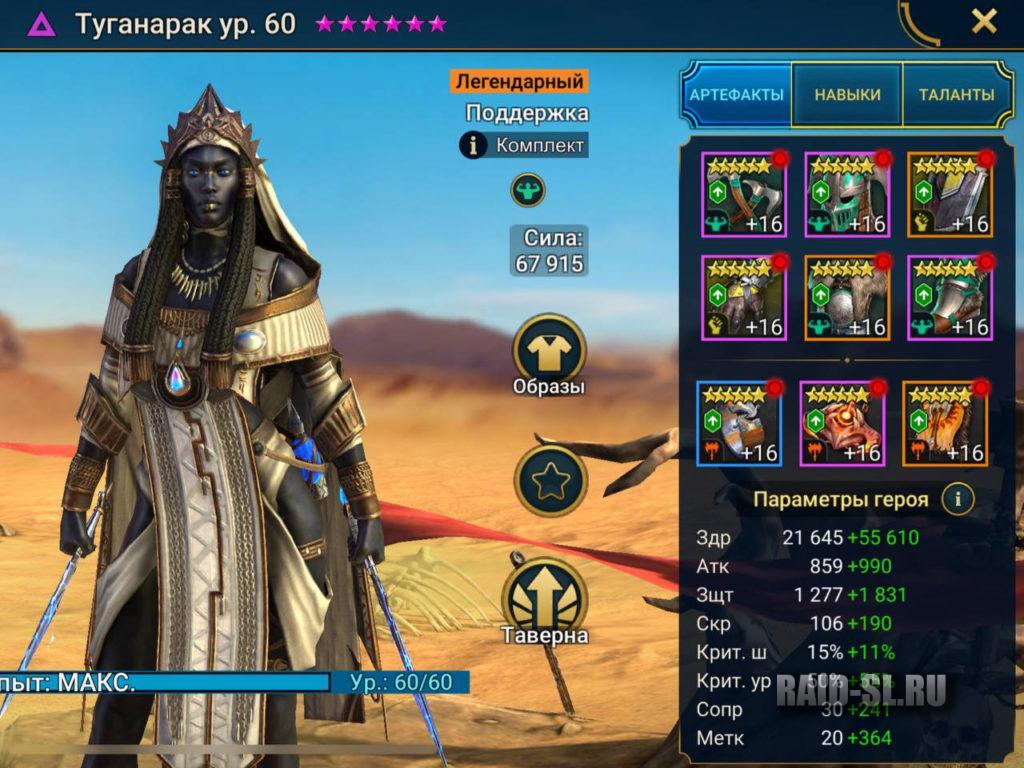Inspect the equipped ring accessory
The width and height of the screenshot is (1024, 768).
pos(739,423)
